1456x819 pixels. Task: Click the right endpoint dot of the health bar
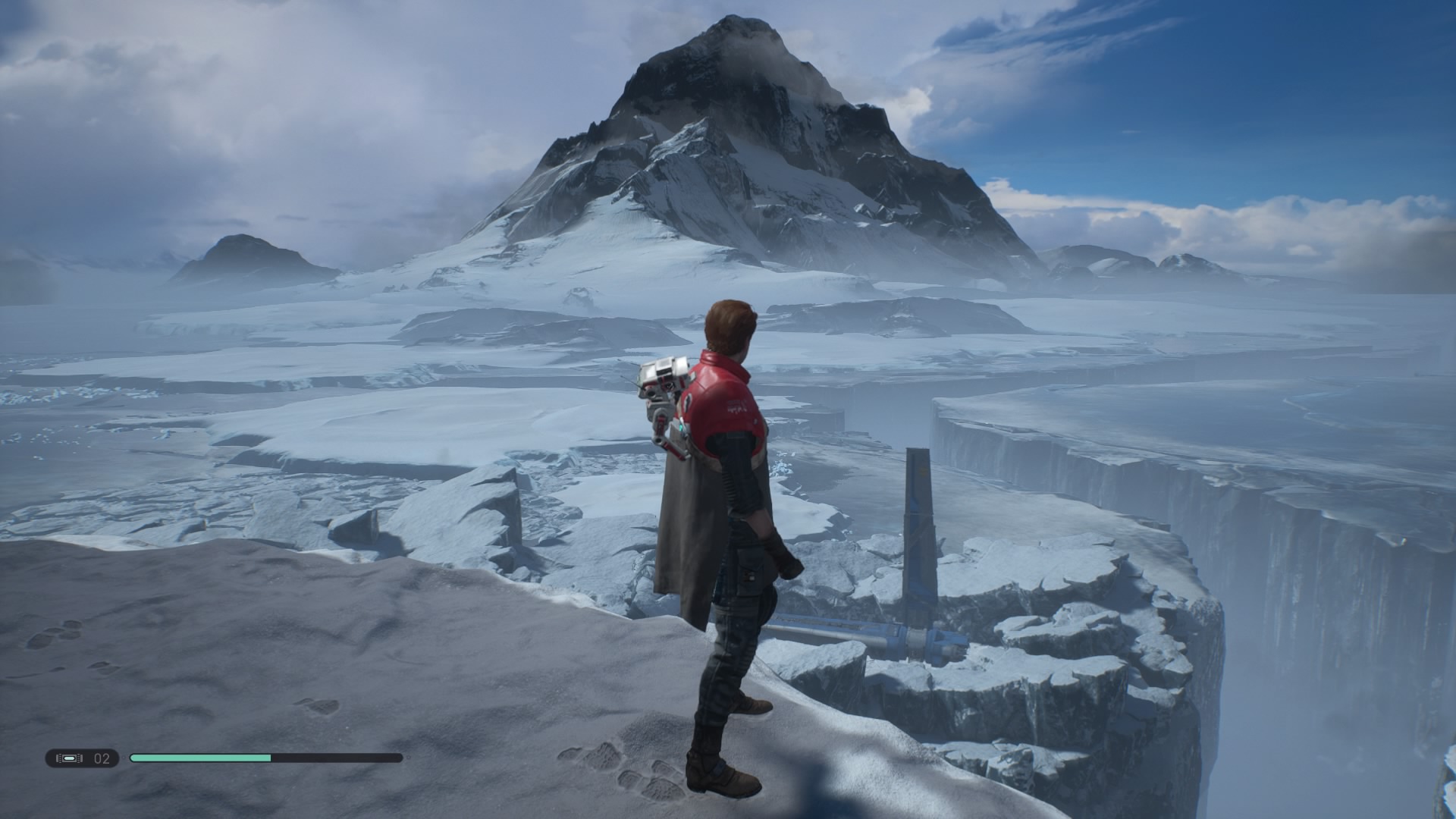pos(406,758)
